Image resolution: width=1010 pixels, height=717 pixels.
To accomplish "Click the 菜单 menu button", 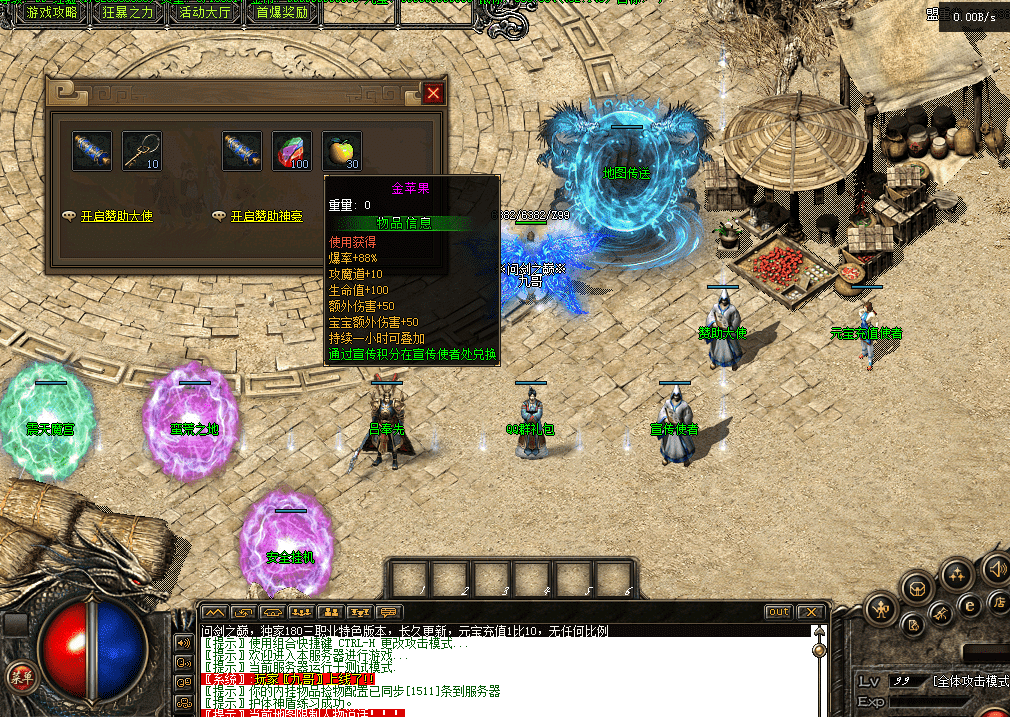I will (x=21, y=676).
